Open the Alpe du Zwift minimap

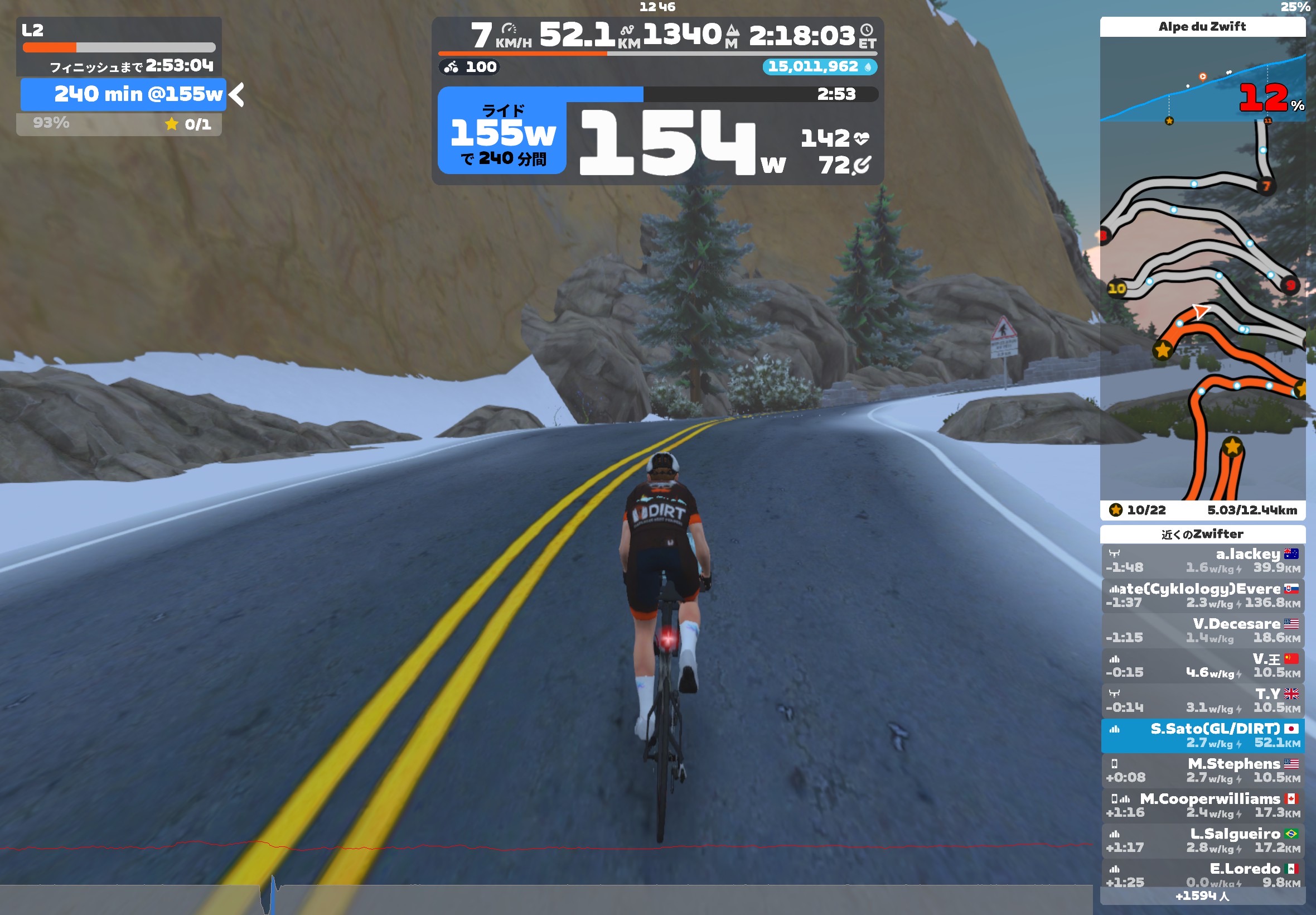(x=1202, y=310)
